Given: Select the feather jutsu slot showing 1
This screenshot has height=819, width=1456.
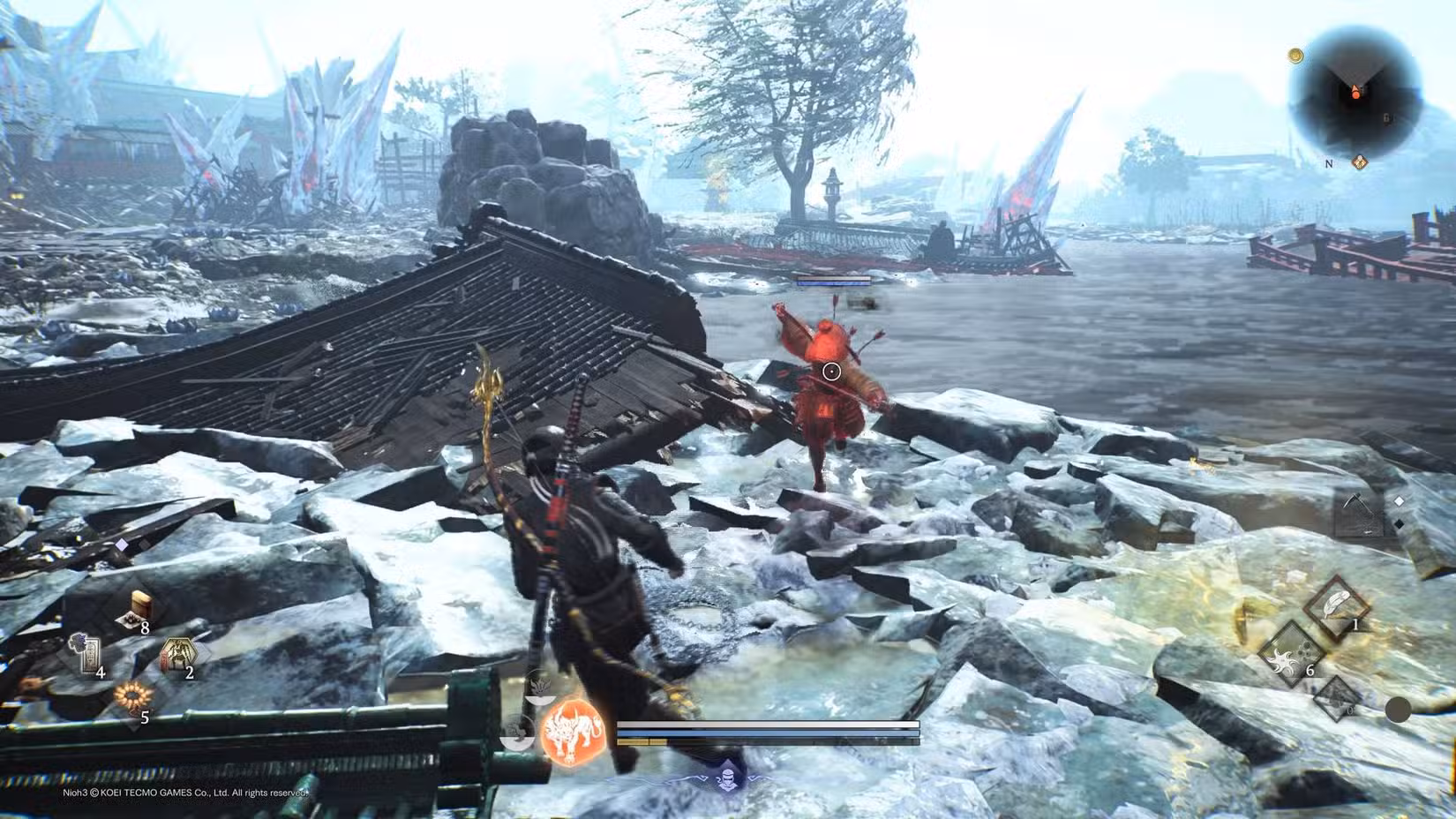Looking at the screenshot, I should [x=1336, y=602].
